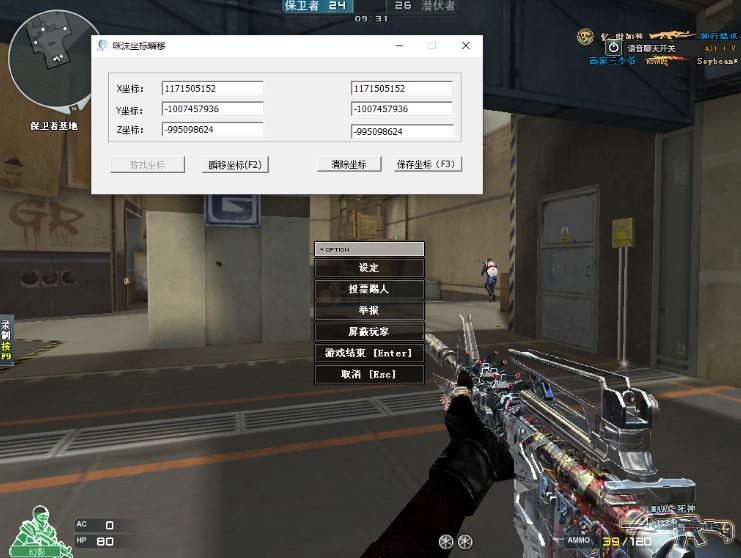The height and width of the screenshot is (558, 741).
Task: Open 设定 settings from the option menu
Action: [369, 268]
